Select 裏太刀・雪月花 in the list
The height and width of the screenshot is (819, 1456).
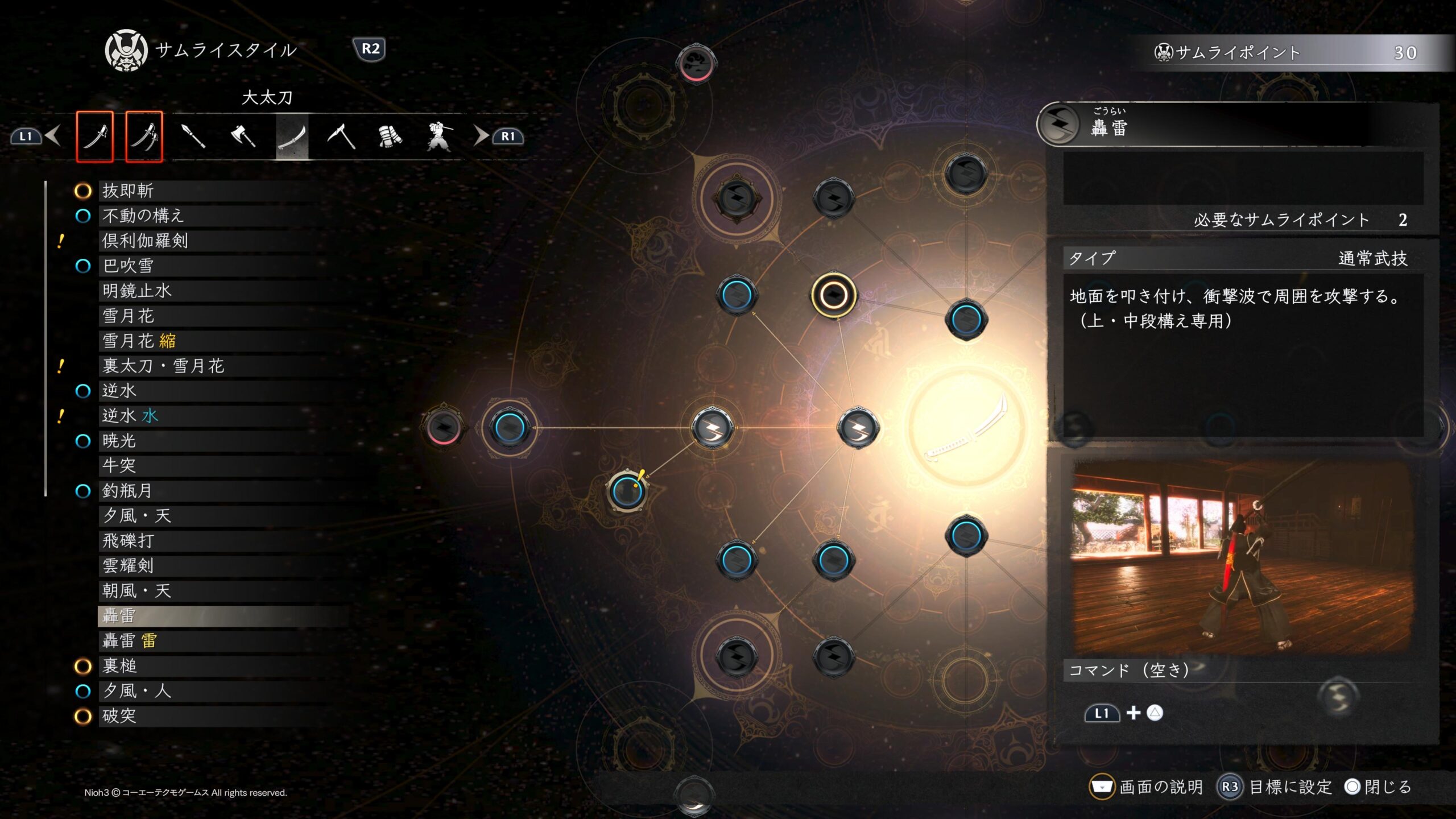coord(163,366)
